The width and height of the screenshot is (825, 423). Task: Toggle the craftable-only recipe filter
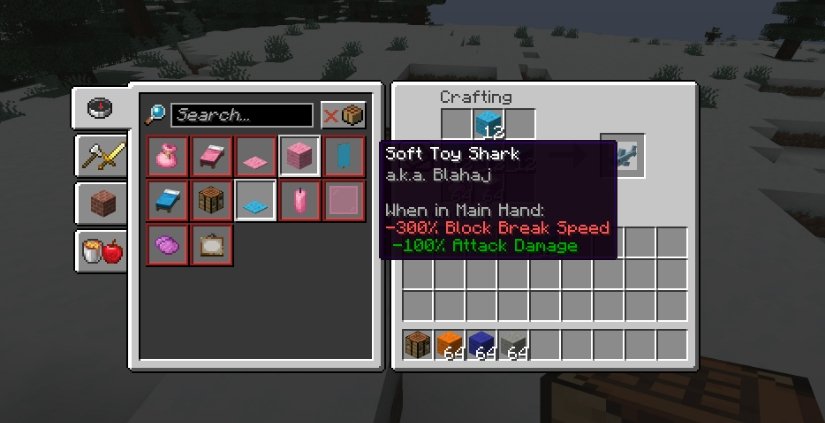coord(343,115)
